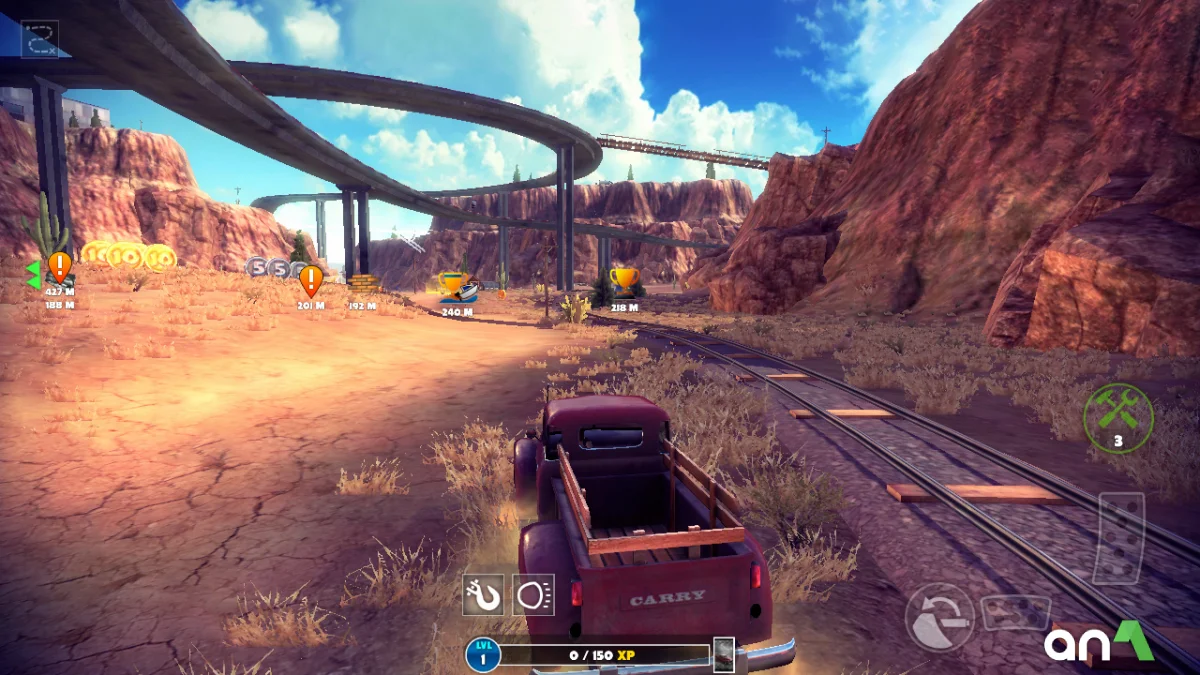
Task: Use the green repair tools button
Action: pyautogui.click(x=1118, y=418)
